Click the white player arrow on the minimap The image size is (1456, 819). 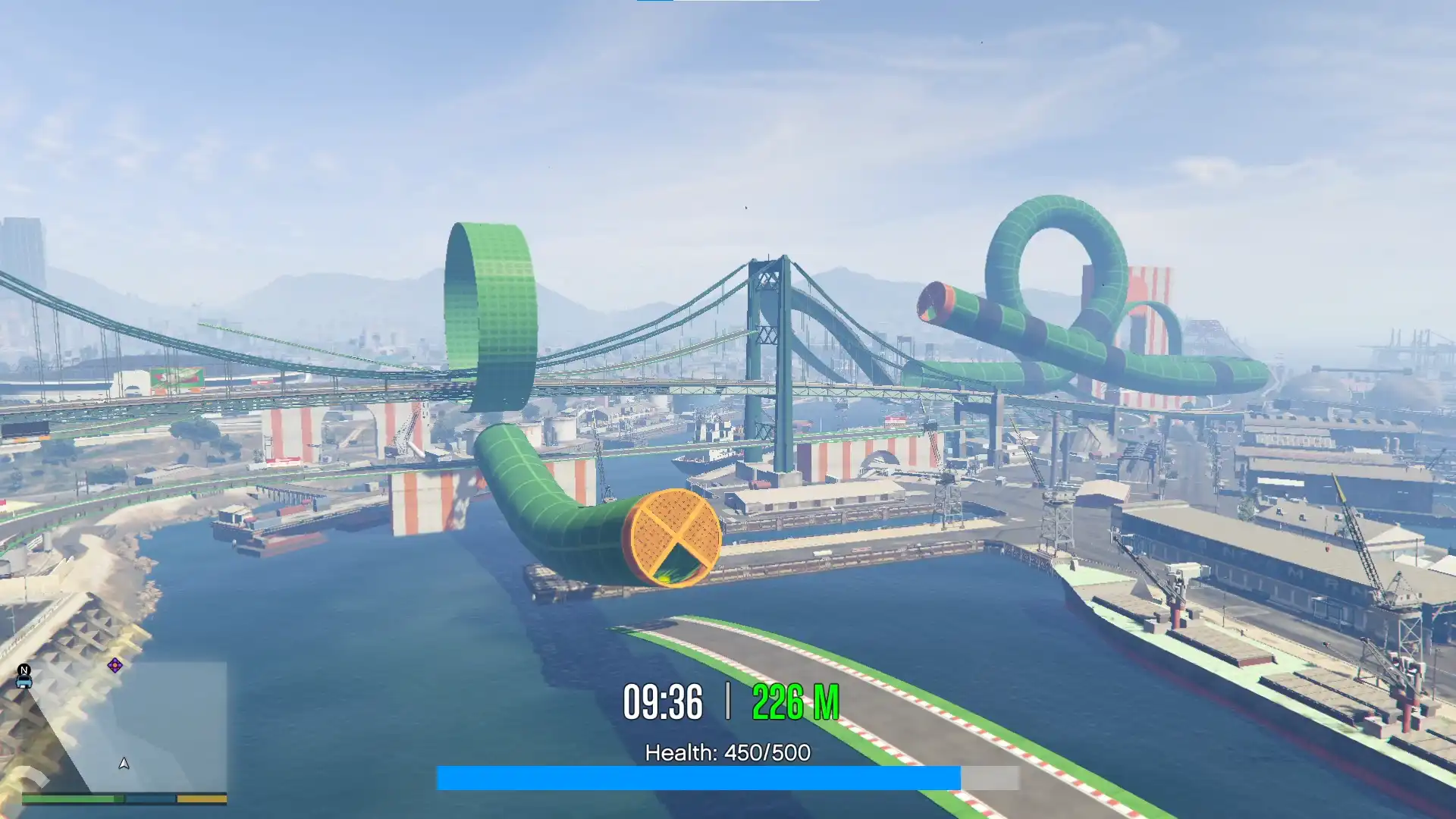[124, 764]
